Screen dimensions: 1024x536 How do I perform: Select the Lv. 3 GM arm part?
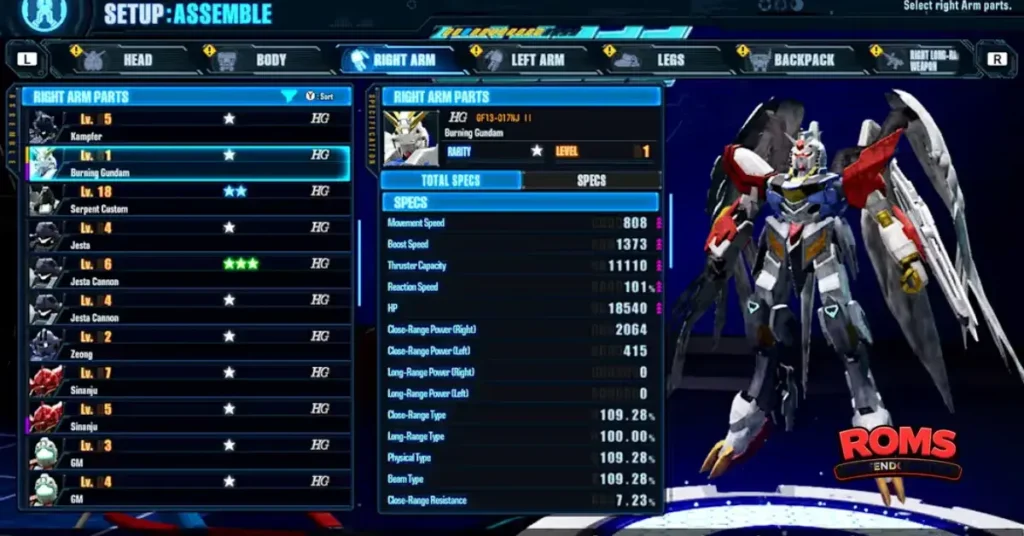coord(190,452)
